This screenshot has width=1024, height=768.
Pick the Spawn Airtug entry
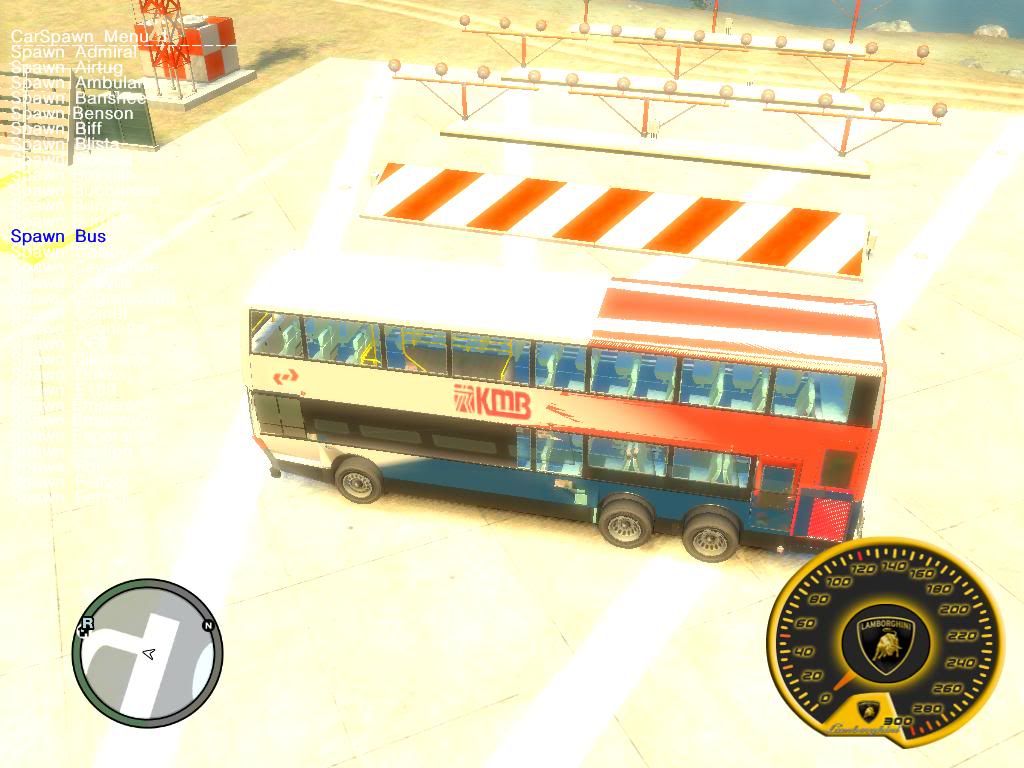(x=66, y=67)
